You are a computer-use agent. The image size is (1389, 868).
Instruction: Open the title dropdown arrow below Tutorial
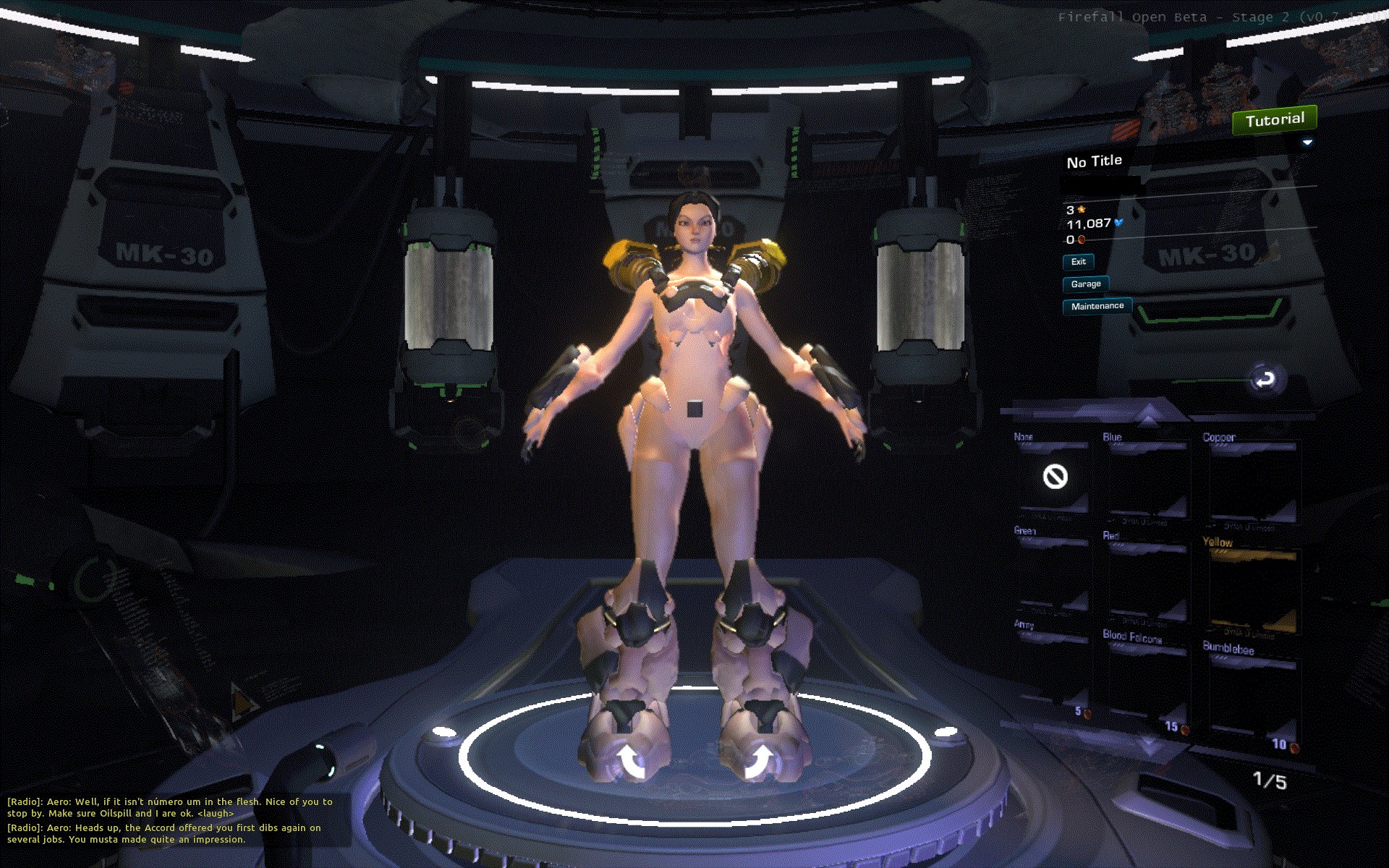click(x=1307, y=142)
